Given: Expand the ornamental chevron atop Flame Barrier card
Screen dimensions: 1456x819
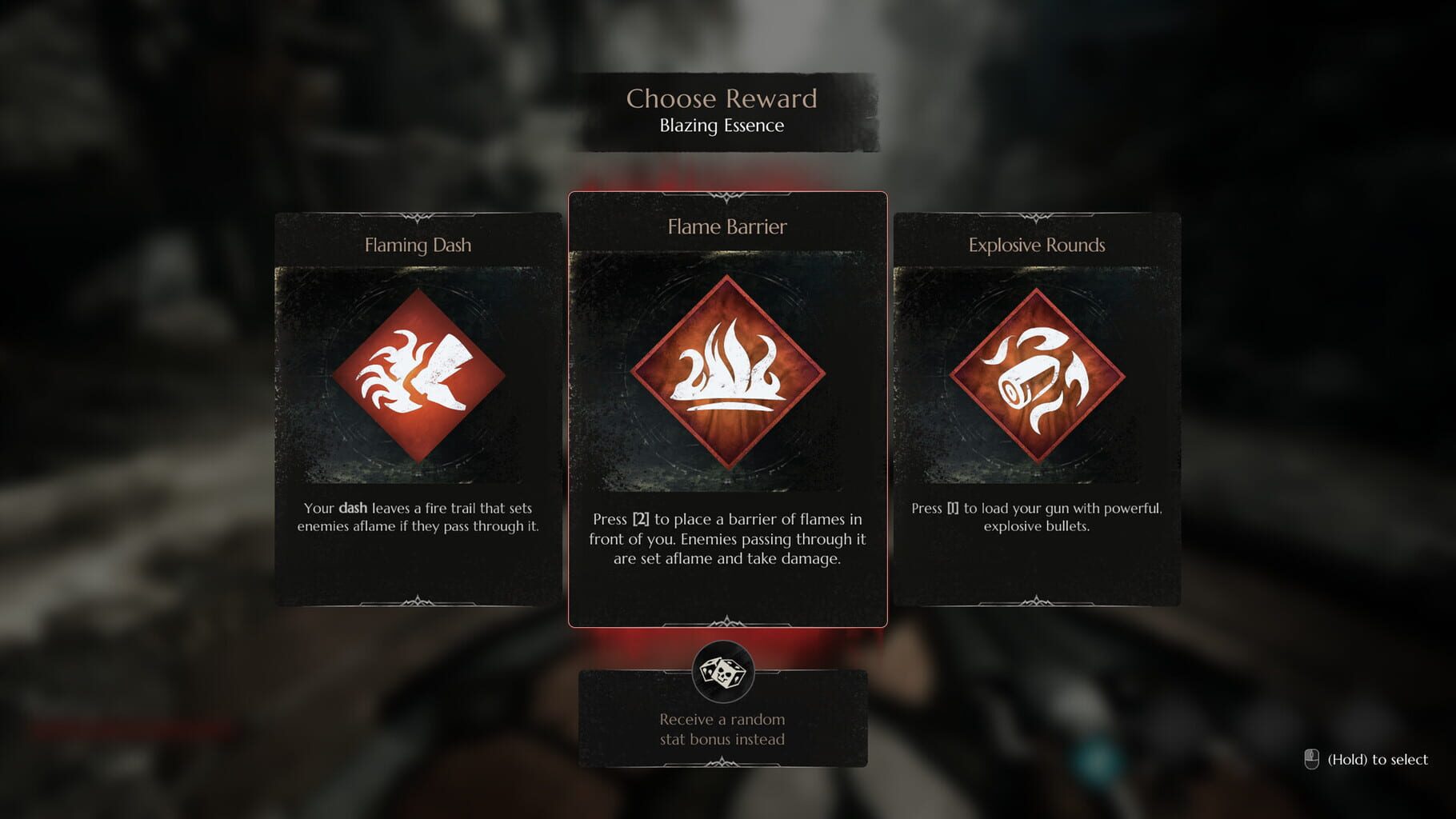Looking at the screenshot, I should coord(728,196).
